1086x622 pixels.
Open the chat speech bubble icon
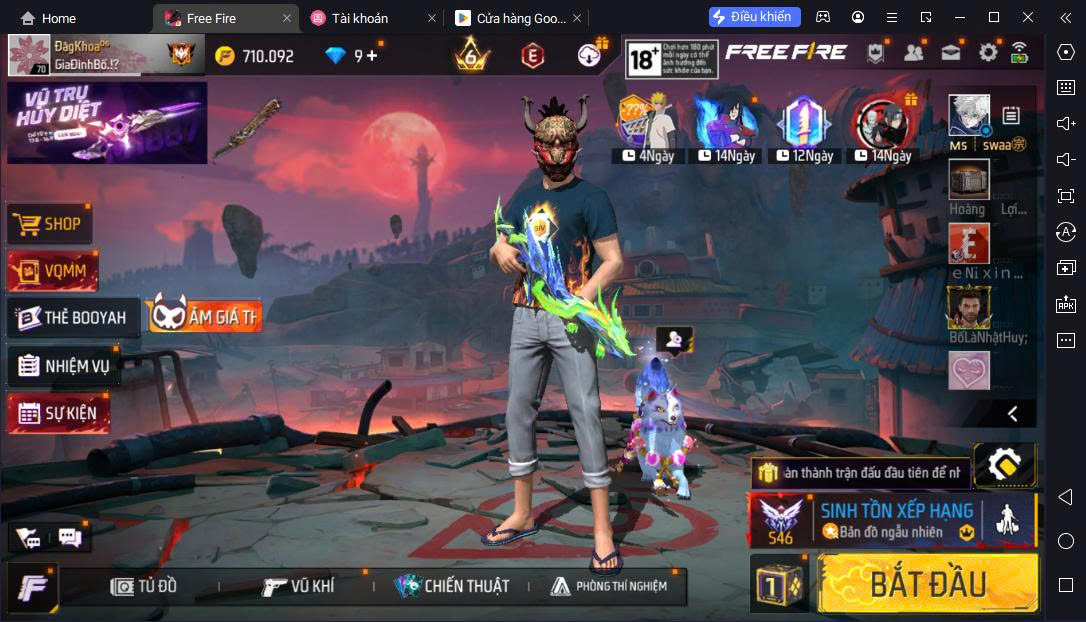coord(69,538)
